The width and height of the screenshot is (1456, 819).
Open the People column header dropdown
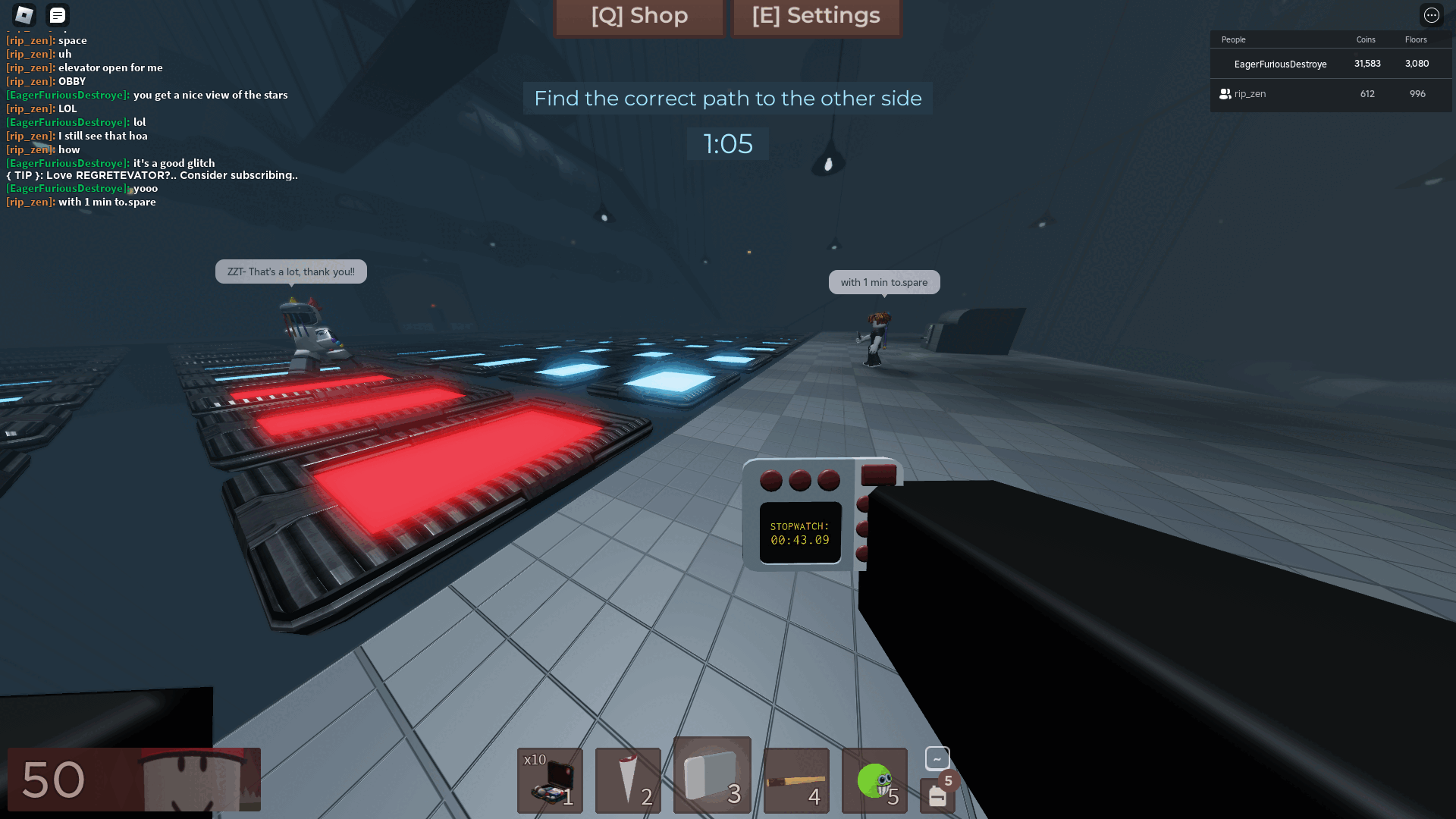(x=1234, y=39)
